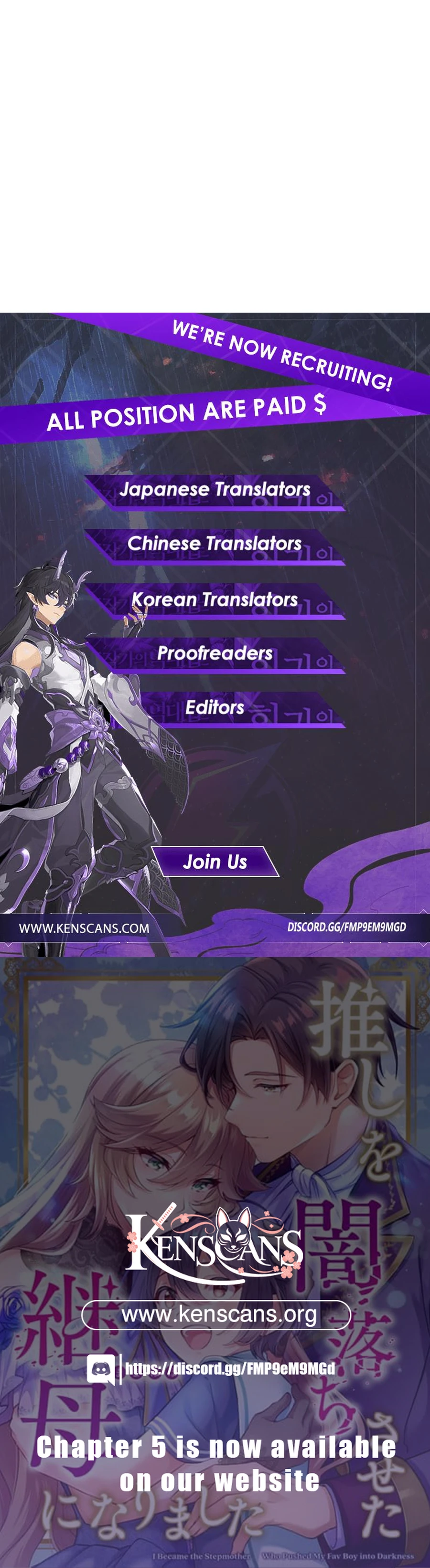Open the DISCORD.GG/FMP9EM9MGD footer link

coord(346,927)
